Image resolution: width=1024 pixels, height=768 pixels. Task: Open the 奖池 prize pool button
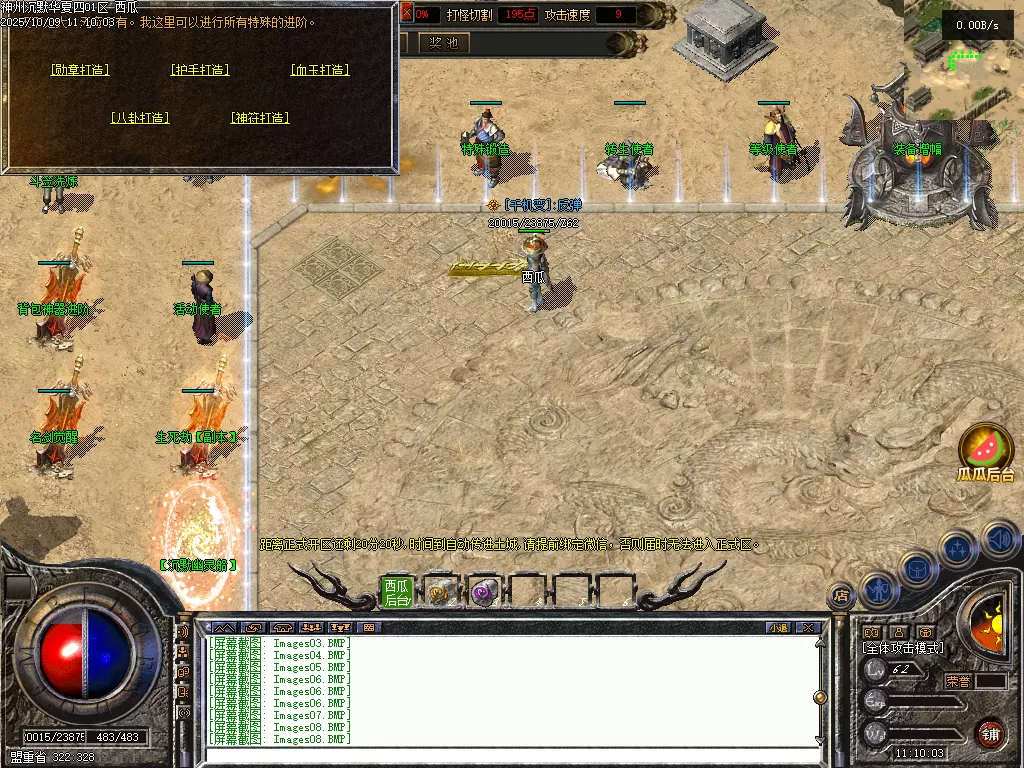[443, 42]
